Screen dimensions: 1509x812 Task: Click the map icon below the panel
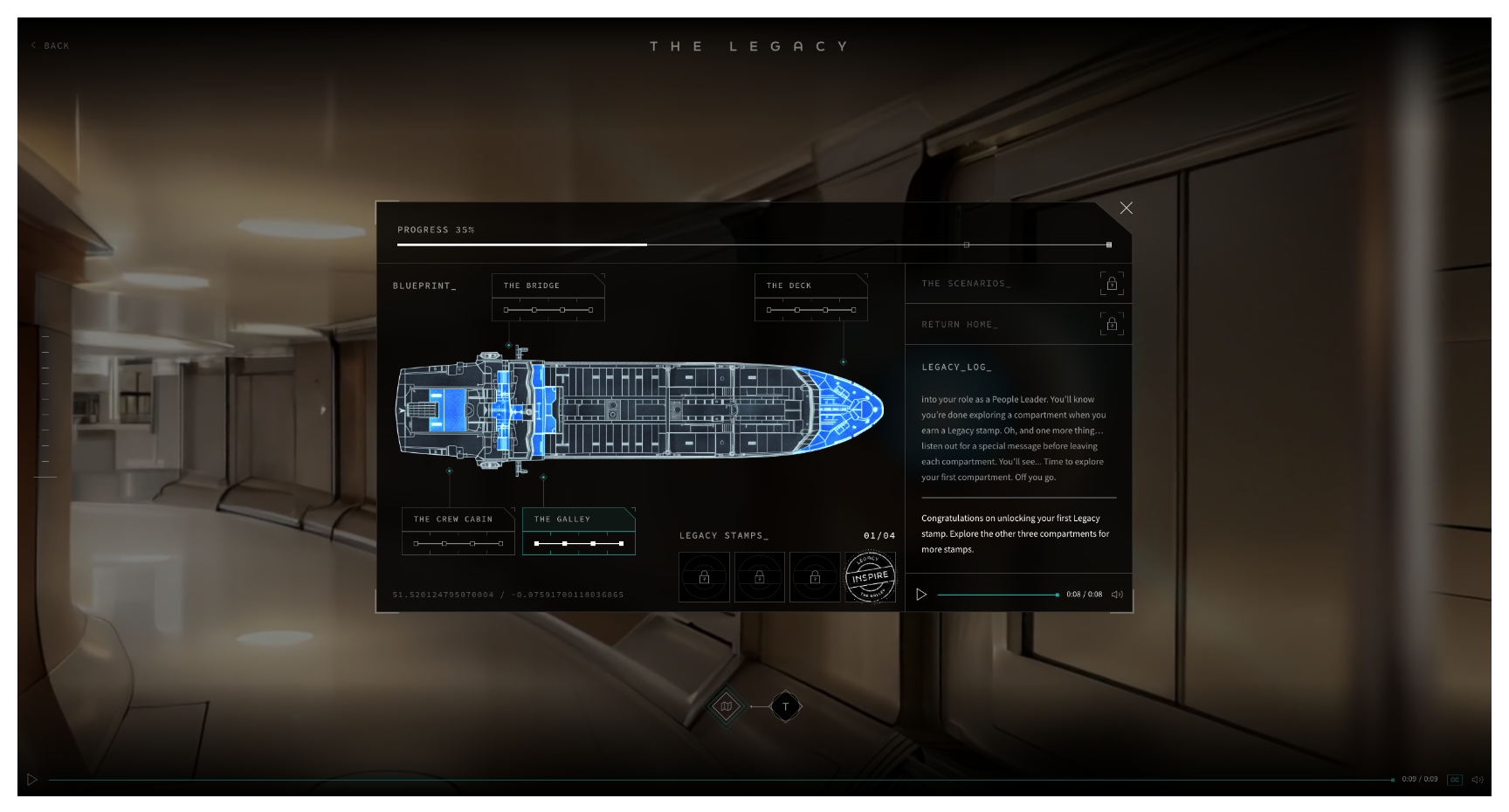[x=726, y=706]
